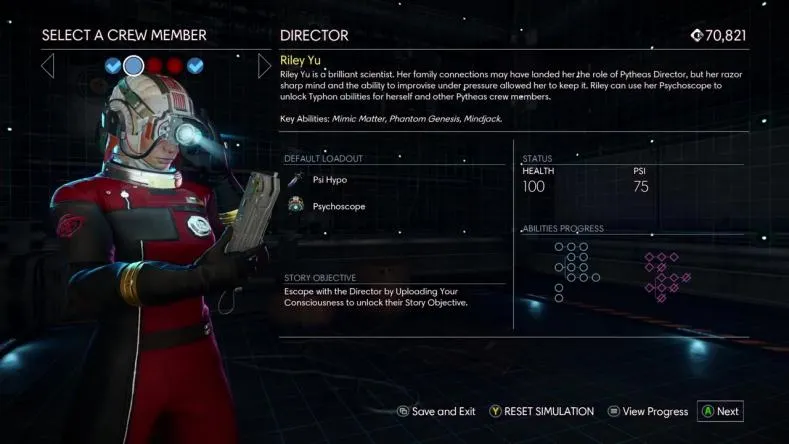Screen dimensions: 789x444
Task: Go to the previous crew member arrow
Action: pyautogui.click(x=47, y=66)
